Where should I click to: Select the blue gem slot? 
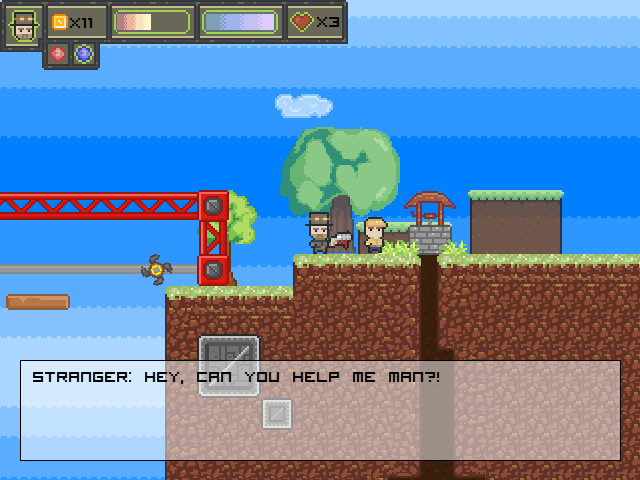click(x=83, y=55)
